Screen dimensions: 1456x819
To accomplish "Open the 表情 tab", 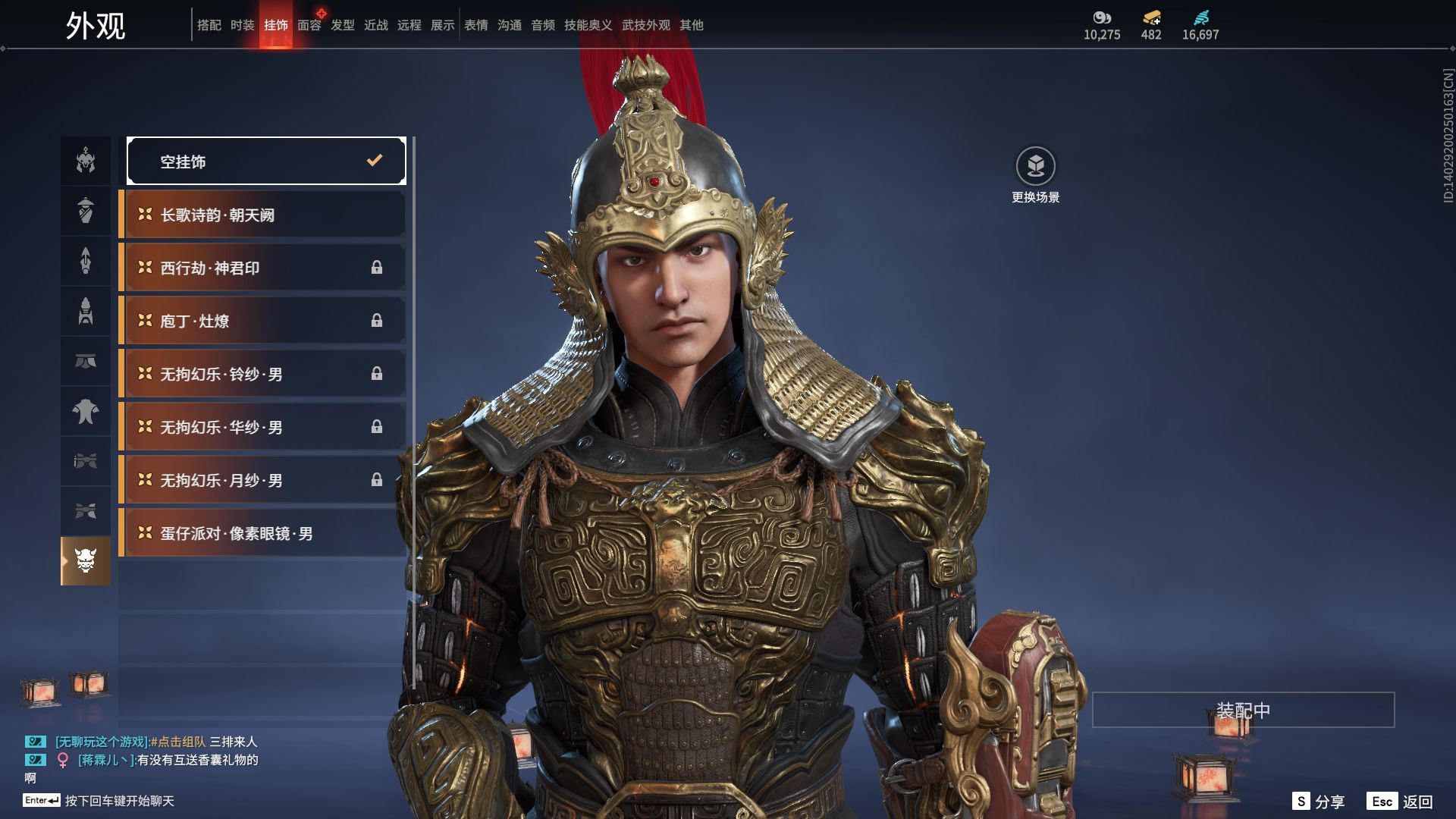I will coord(476,25).
